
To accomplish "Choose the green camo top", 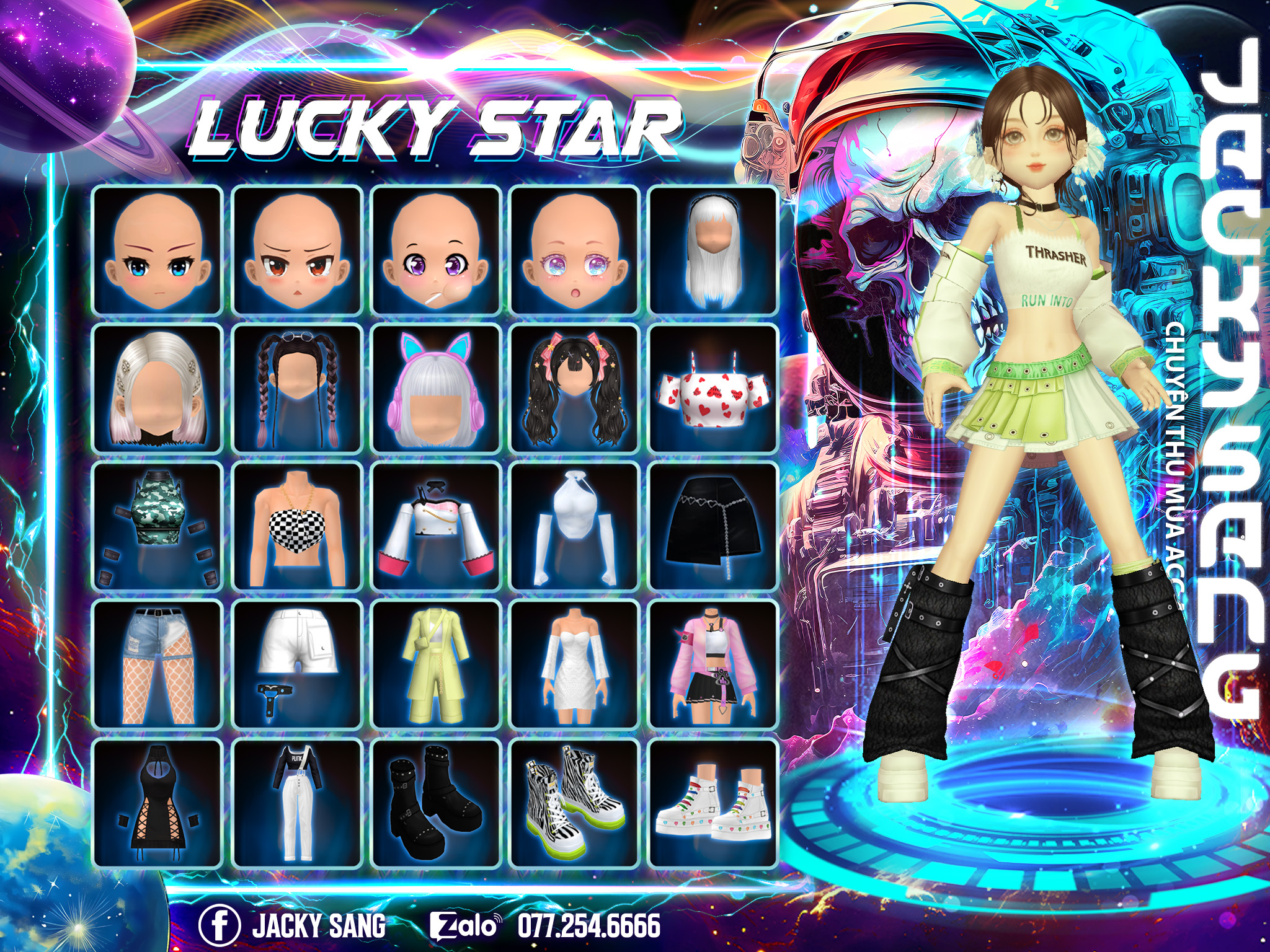I will point(158,527).
